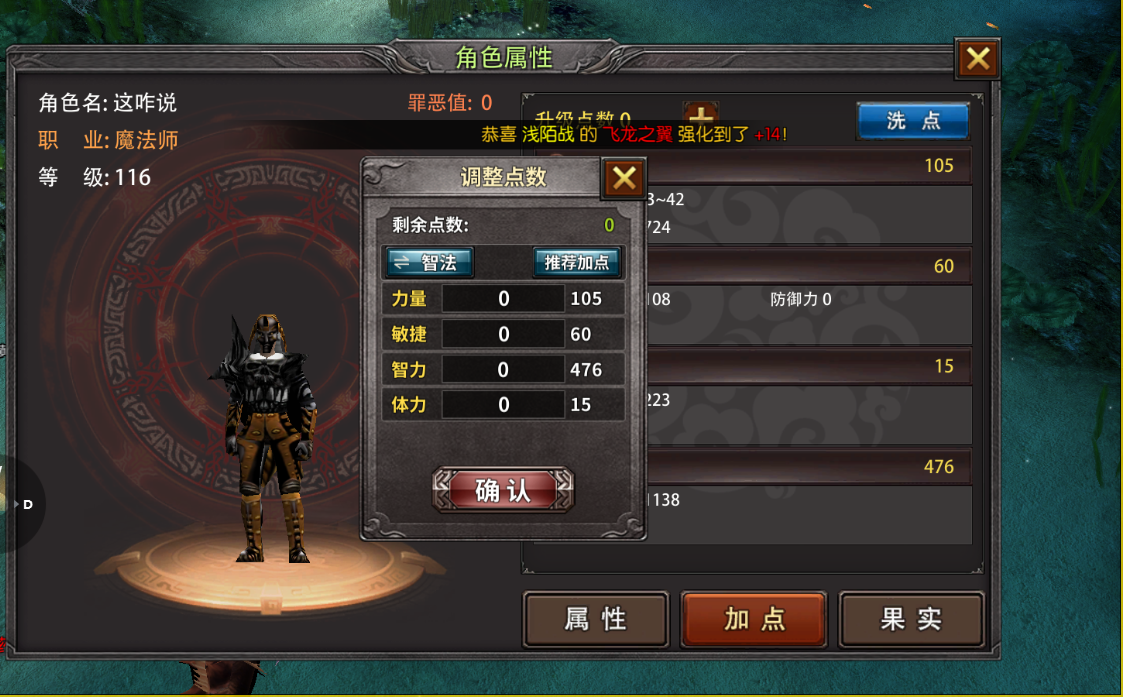
Task: Click the 洗点 reset points button
Action: (x=912, y=121)
